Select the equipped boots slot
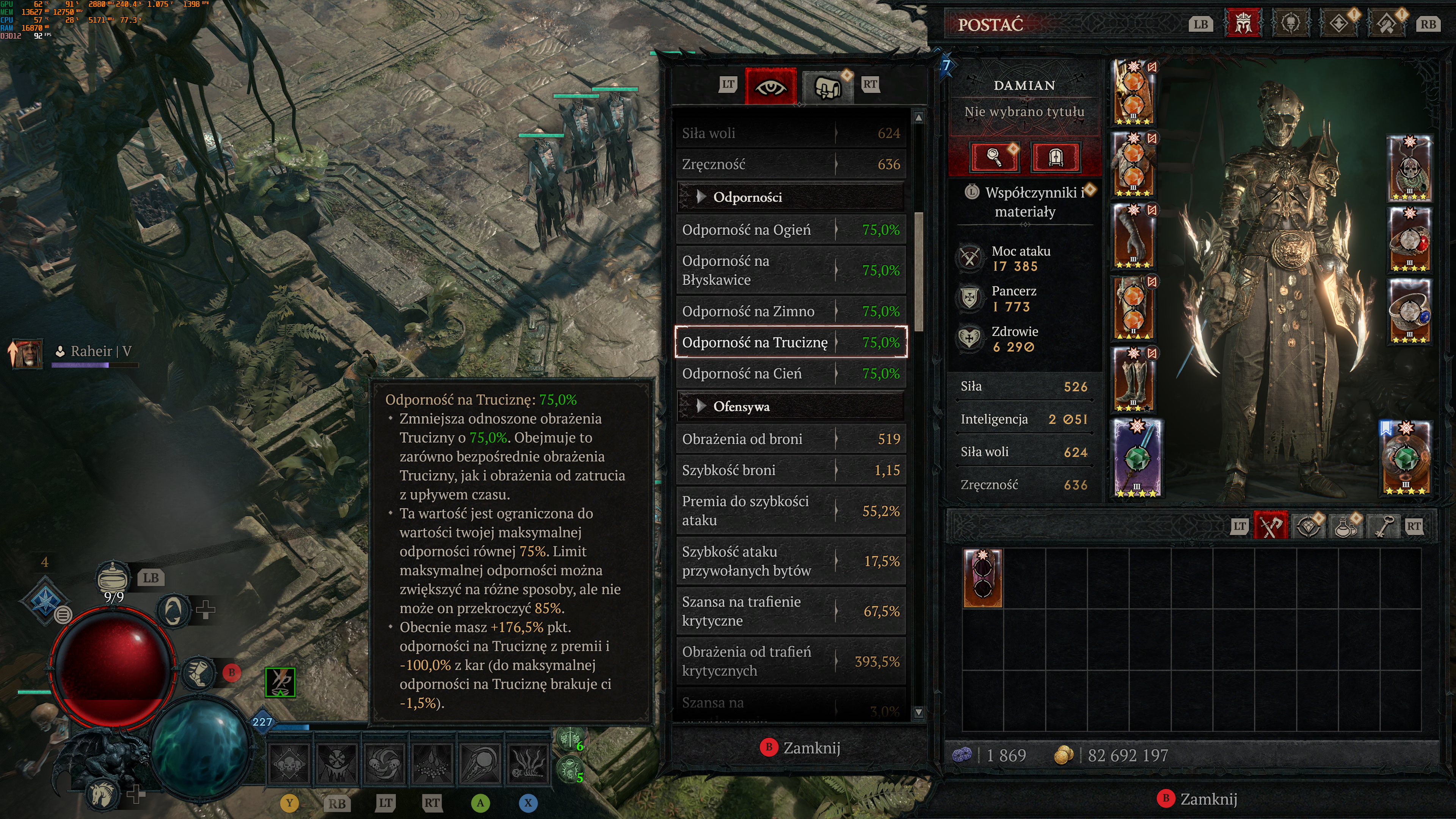The image size is (1456, 819). (1134, 379)
